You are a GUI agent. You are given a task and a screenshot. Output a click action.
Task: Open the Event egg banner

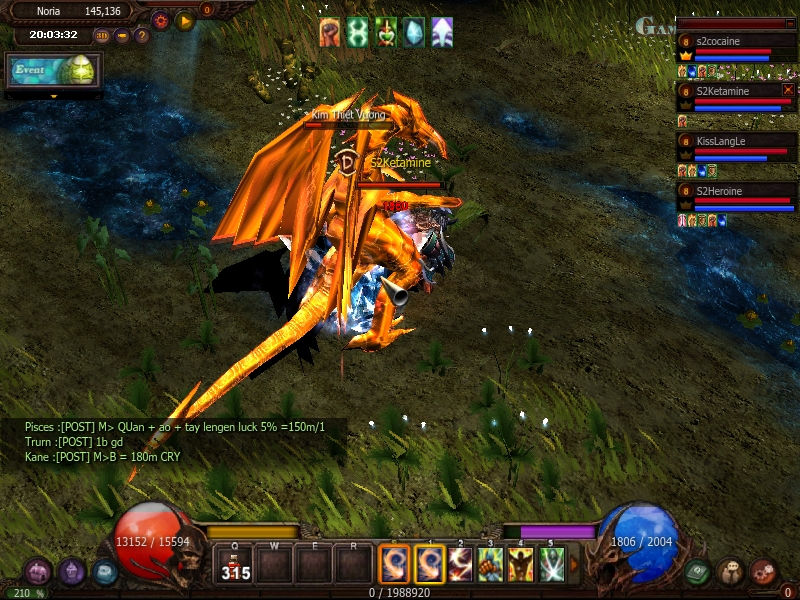coord(54,72)
